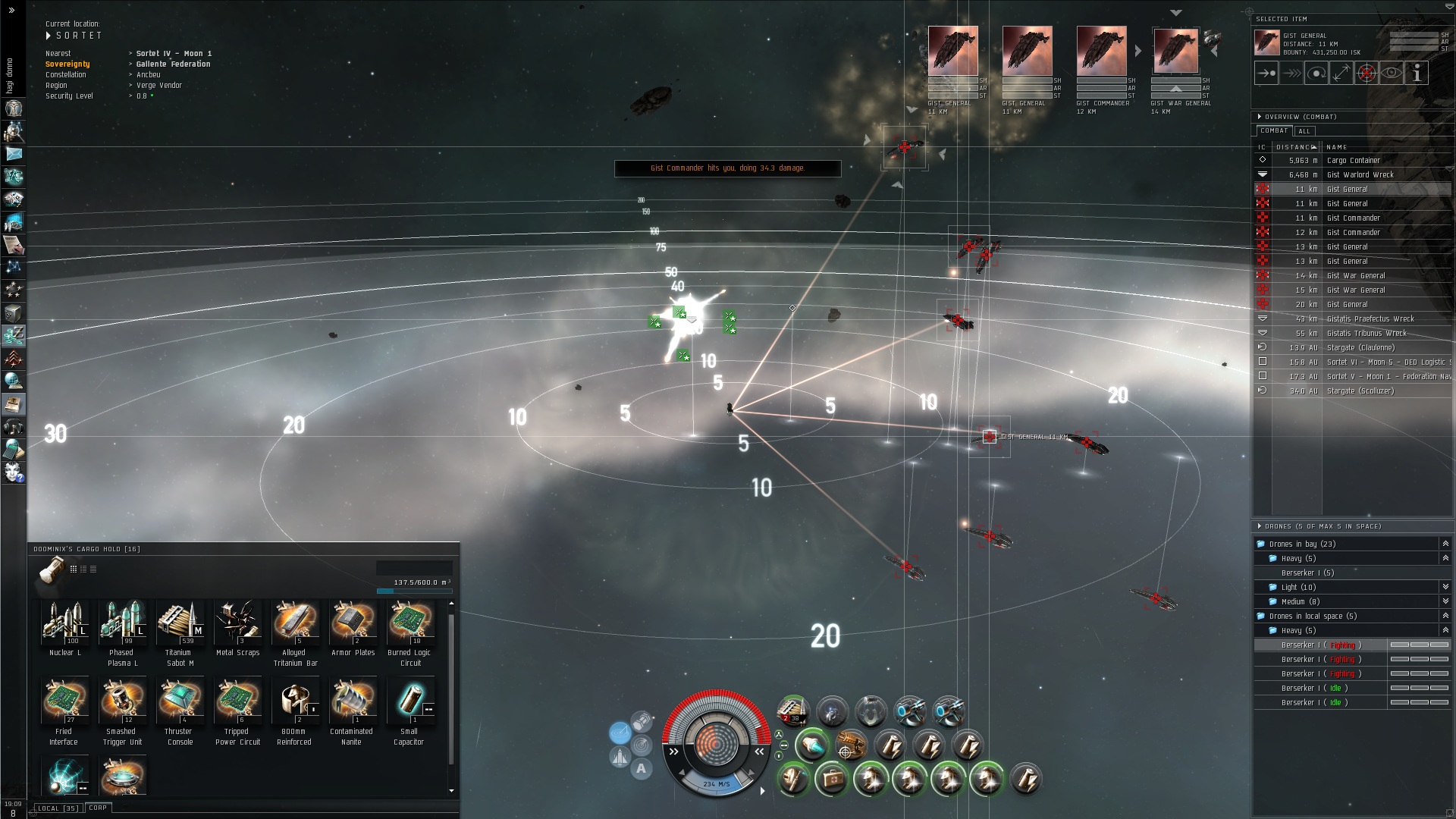The height and width of the screenshot is (819, 1456).
Task: Select the Titanium Sabot M ammo stack
Action: (180, 622)
